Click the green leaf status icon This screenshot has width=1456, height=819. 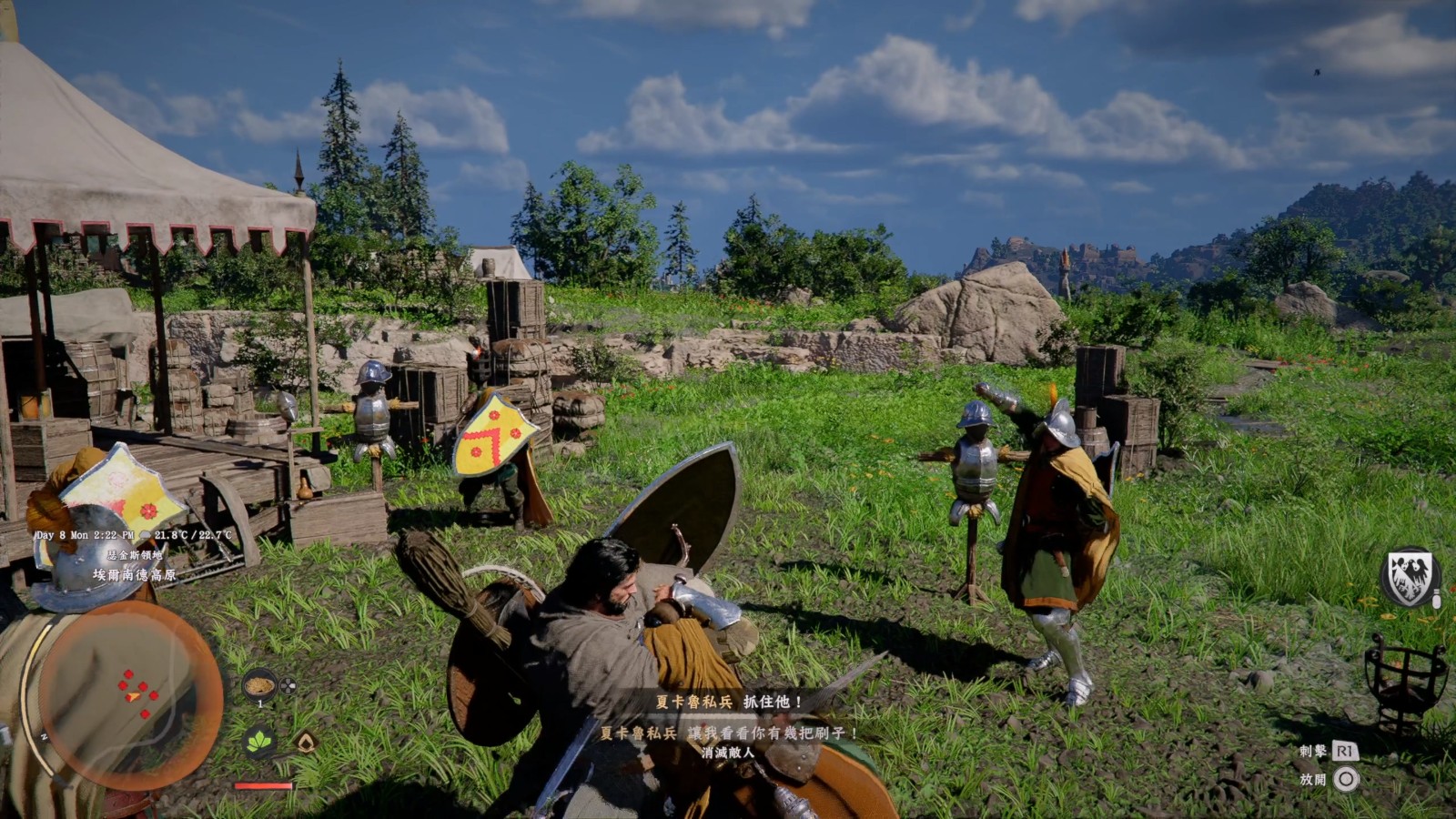click(260, 742)
